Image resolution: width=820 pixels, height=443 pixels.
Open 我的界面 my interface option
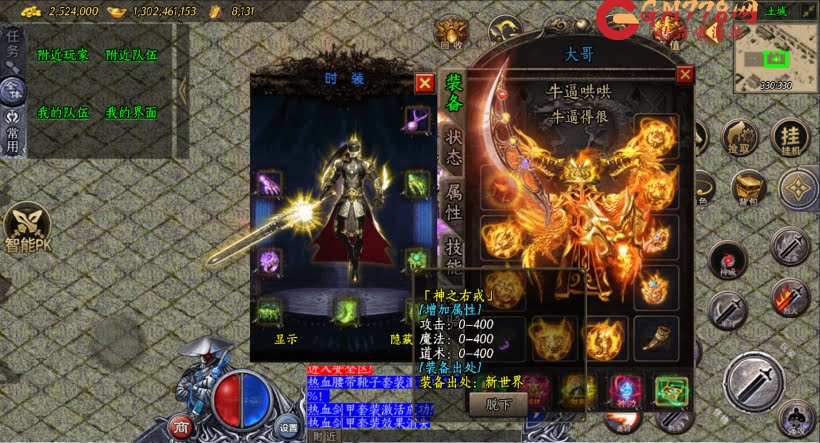tap(130, 113)
